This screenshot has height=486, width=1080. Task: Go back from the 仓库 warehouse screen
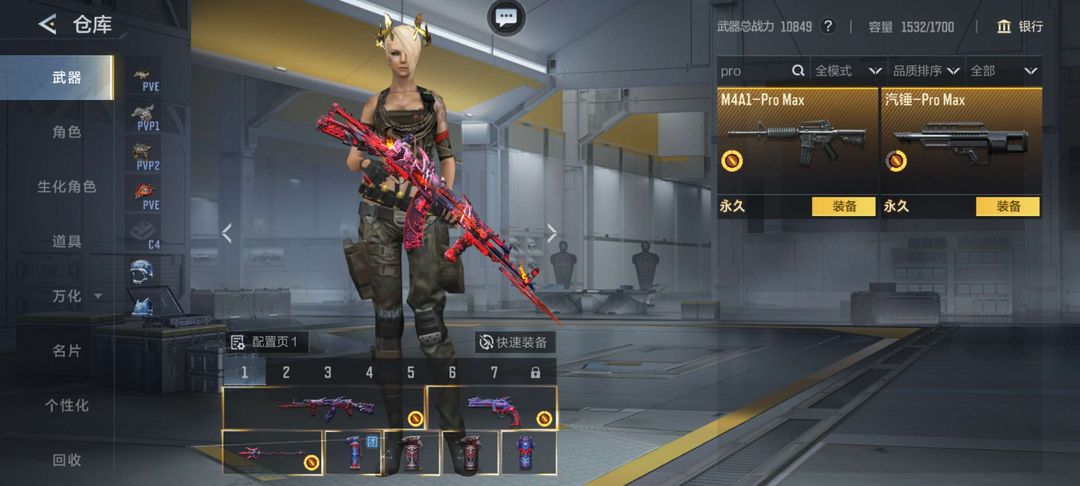coord(47,25)
